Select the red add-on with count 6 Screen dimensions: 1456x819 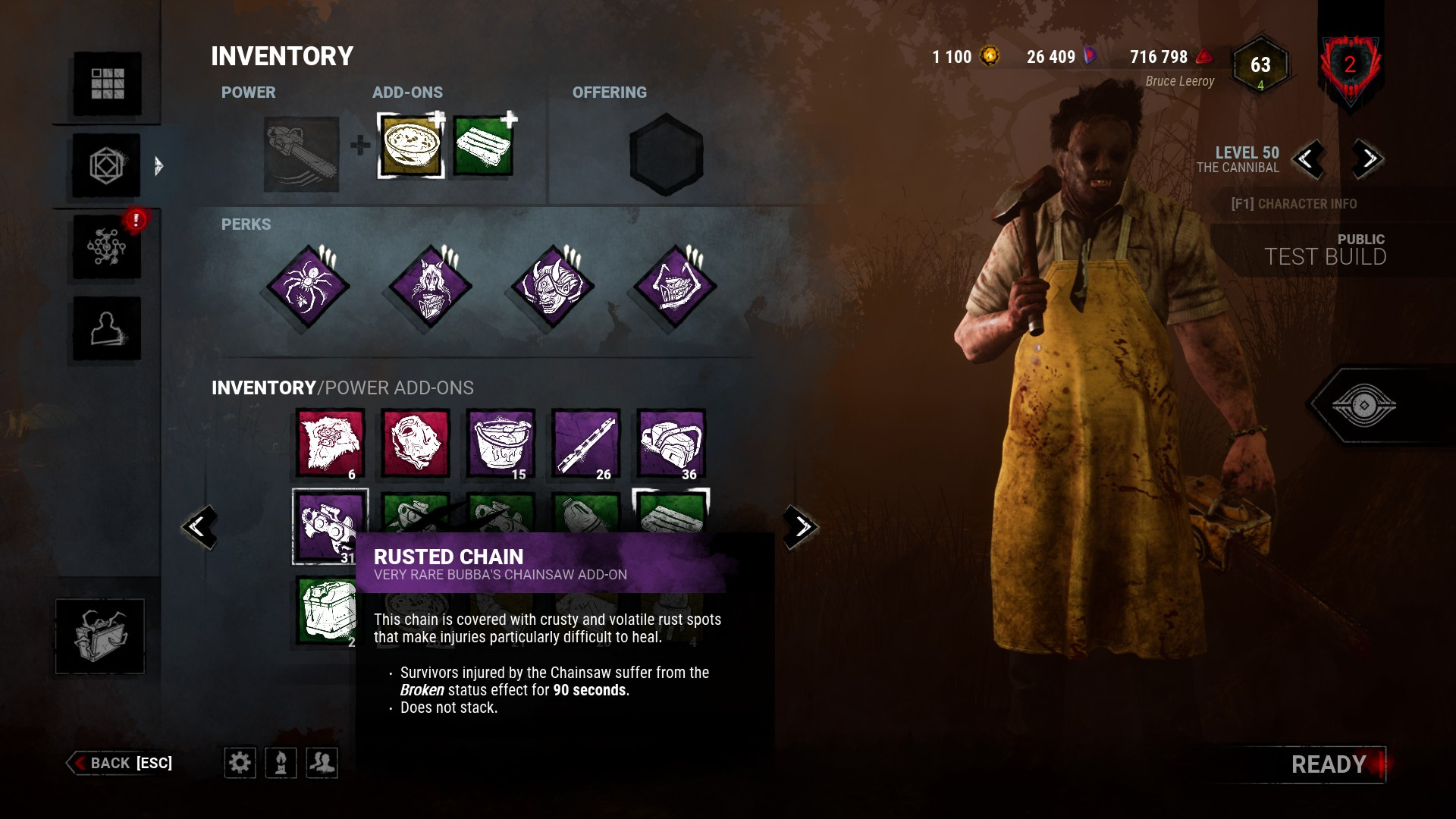coord(331,444)
